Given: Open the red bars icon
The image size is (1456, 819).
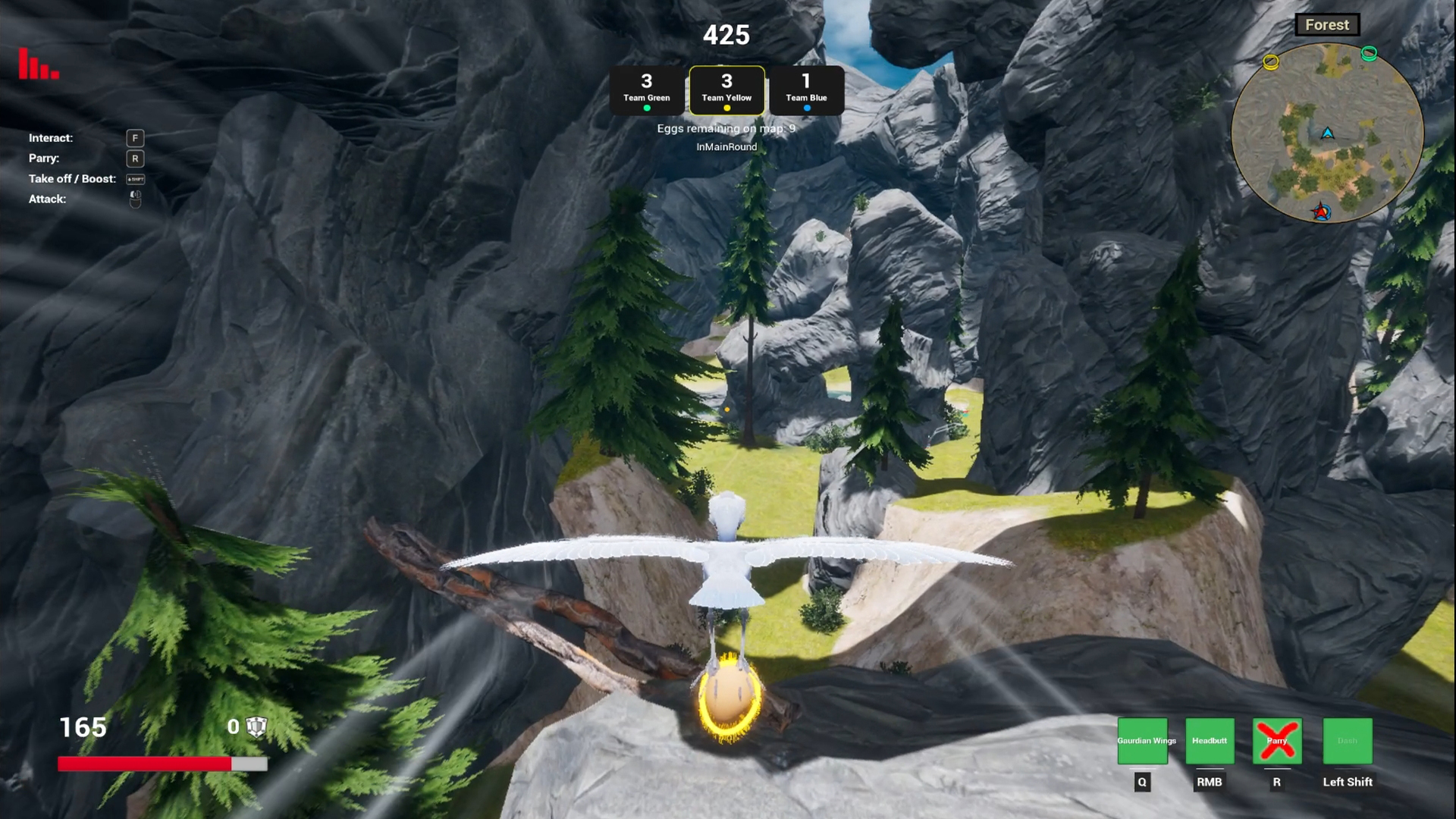Looking at the screenshot, I should pyautogui.click(x=39, y=64).
